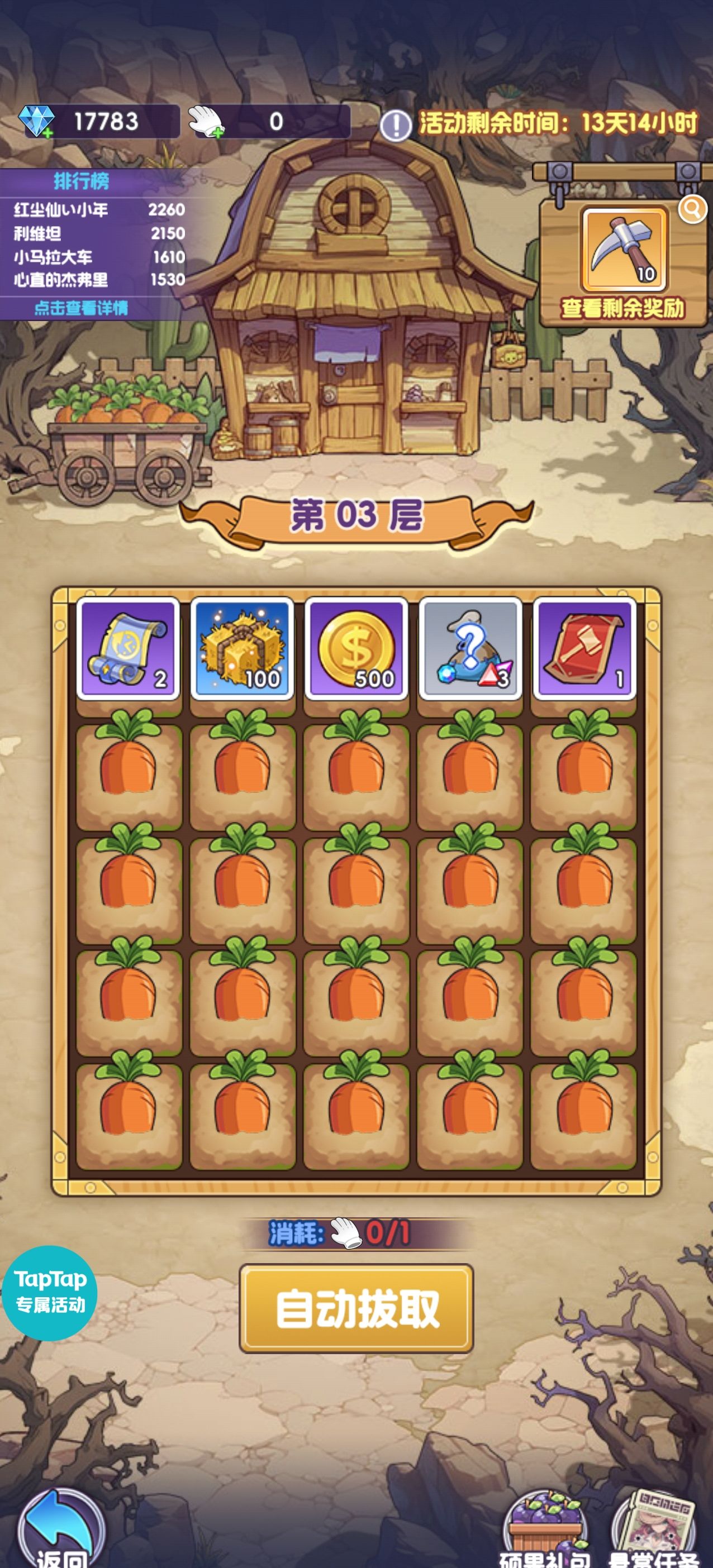Click the magnifier icon on the wooden sign

(x=692, y=209)
